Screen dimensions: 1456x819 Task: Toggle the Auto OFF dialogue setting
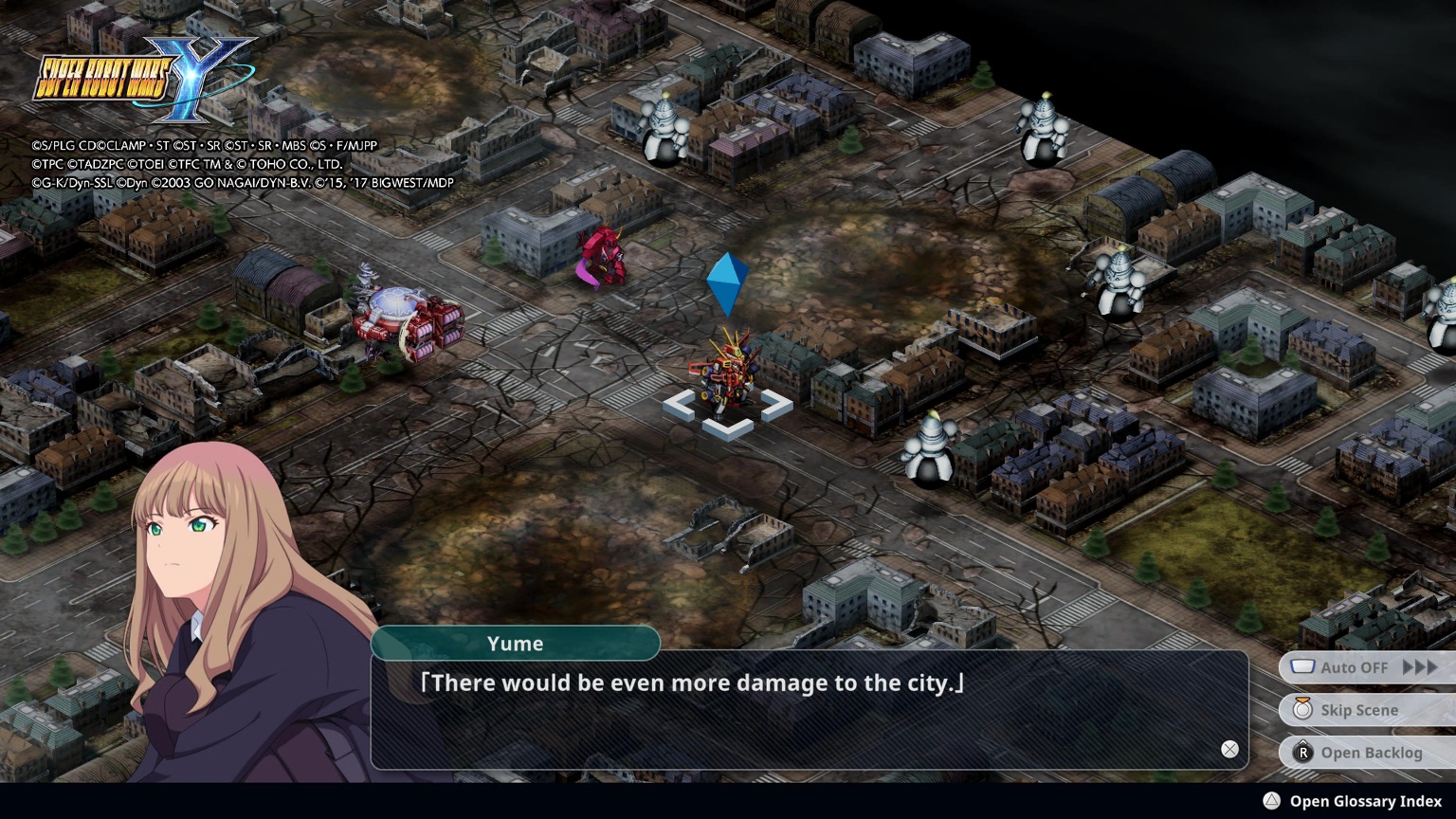tap(1365, 667)
